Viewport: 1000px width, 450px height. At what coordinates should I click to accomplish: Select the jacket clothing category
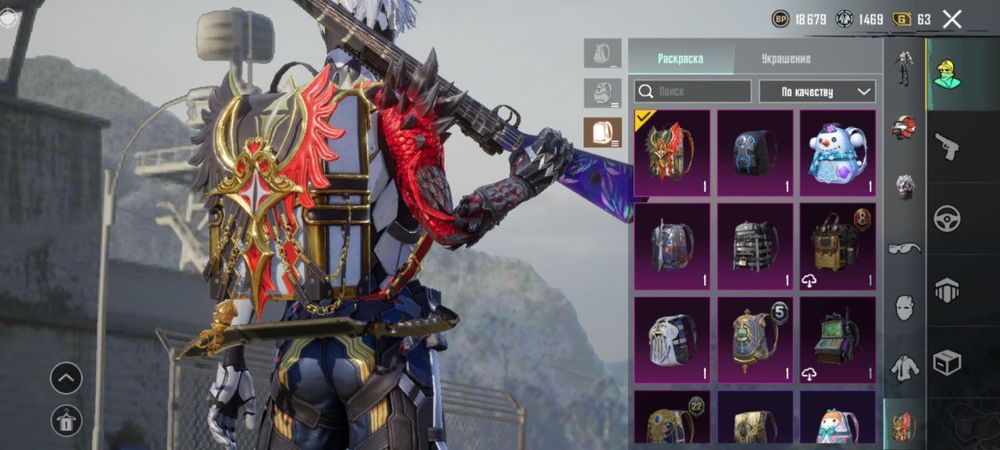click(904, 367)
